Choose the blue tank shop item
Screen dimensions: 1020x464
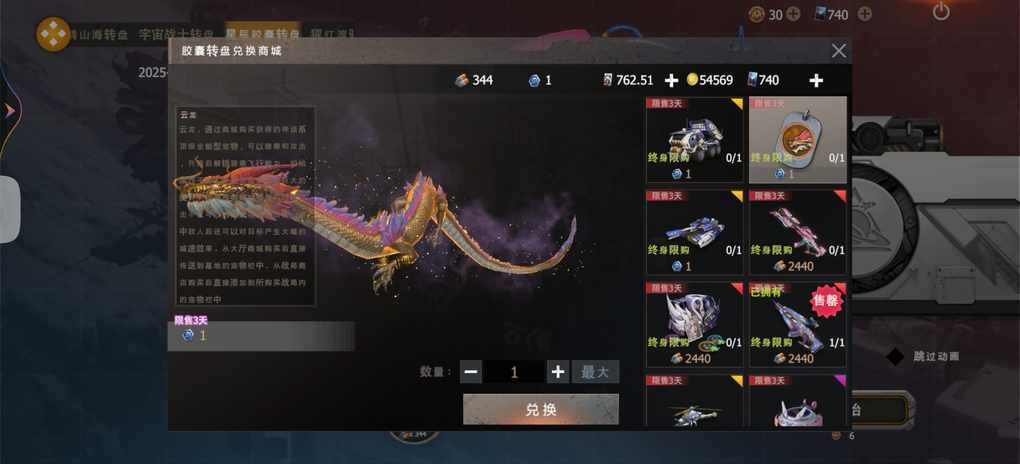pyautogui.click(x=695, y=232)
